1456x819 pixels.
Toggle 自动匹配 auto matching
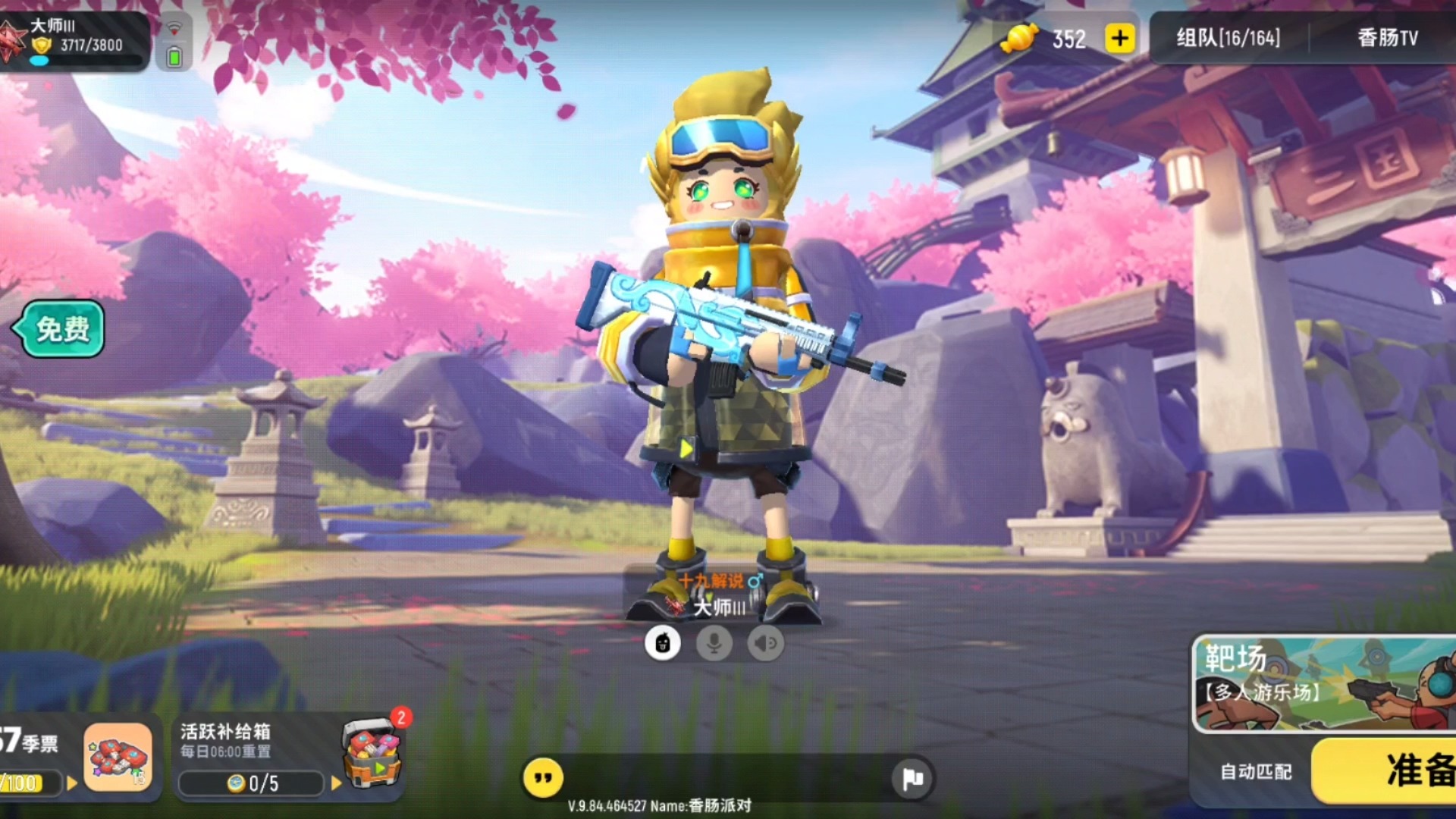coord(1256,771)
